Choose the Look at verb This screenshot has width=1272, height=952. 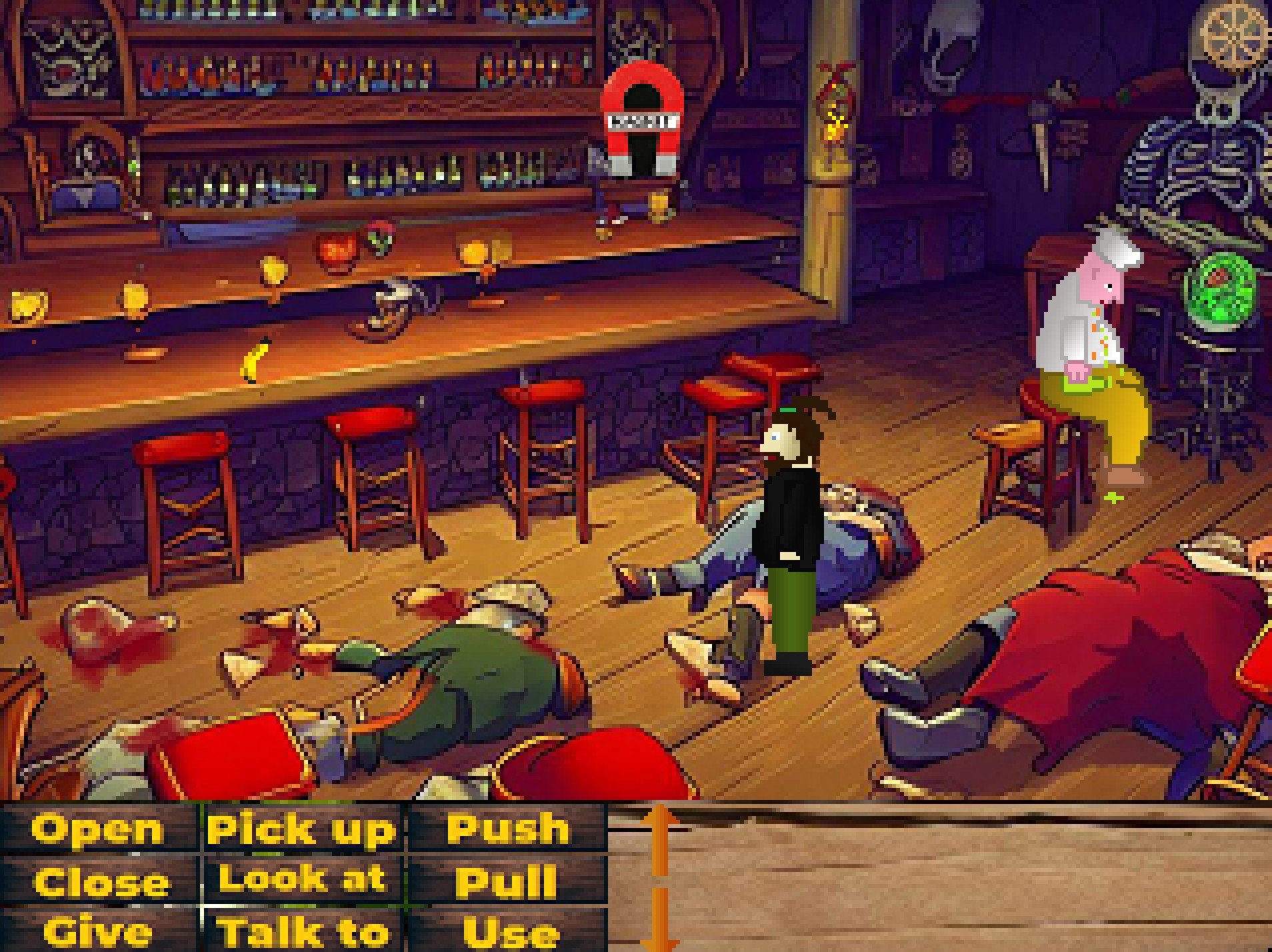(x=303, y=879)
